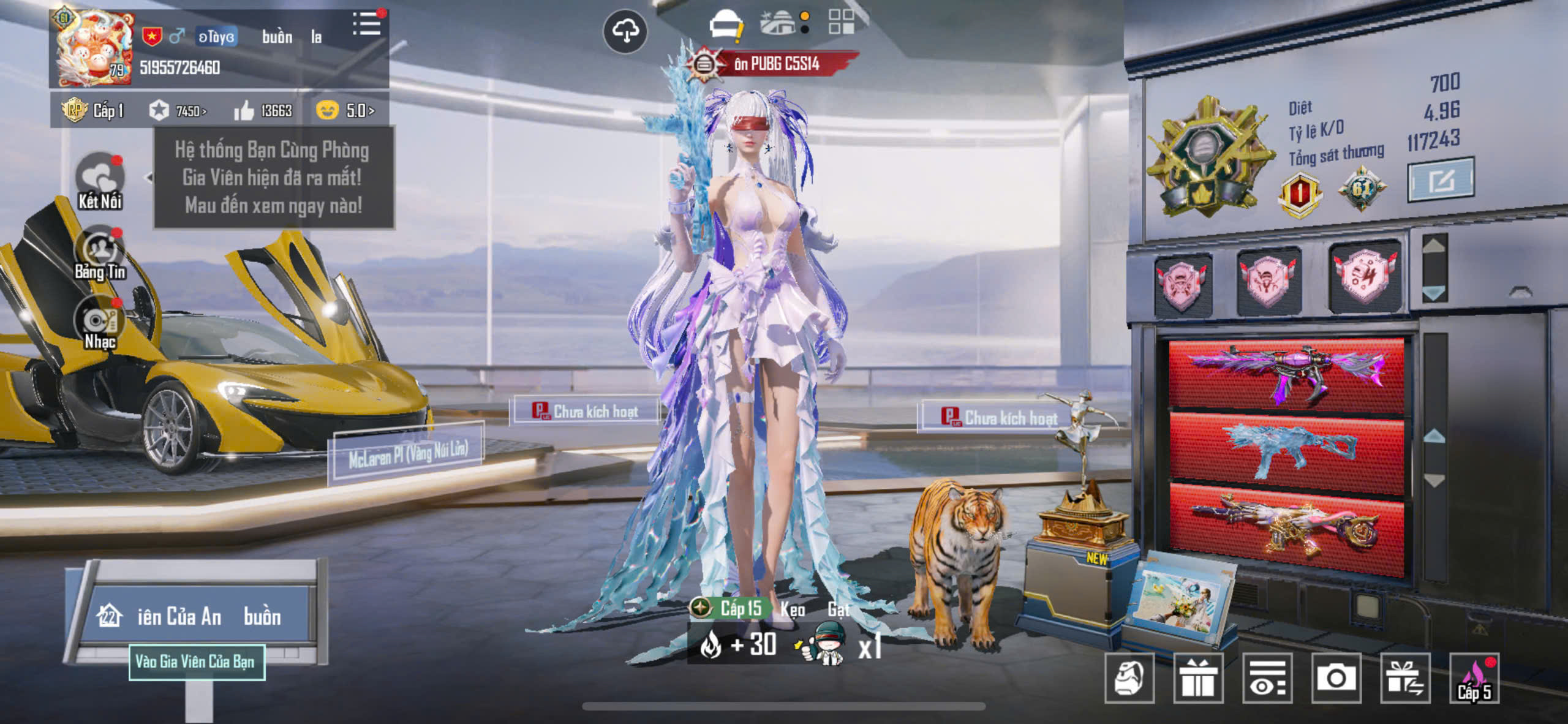Edit the stats card with pencil button
The width and height of the screenshot is (1568, 724).
pos(1441,180)
